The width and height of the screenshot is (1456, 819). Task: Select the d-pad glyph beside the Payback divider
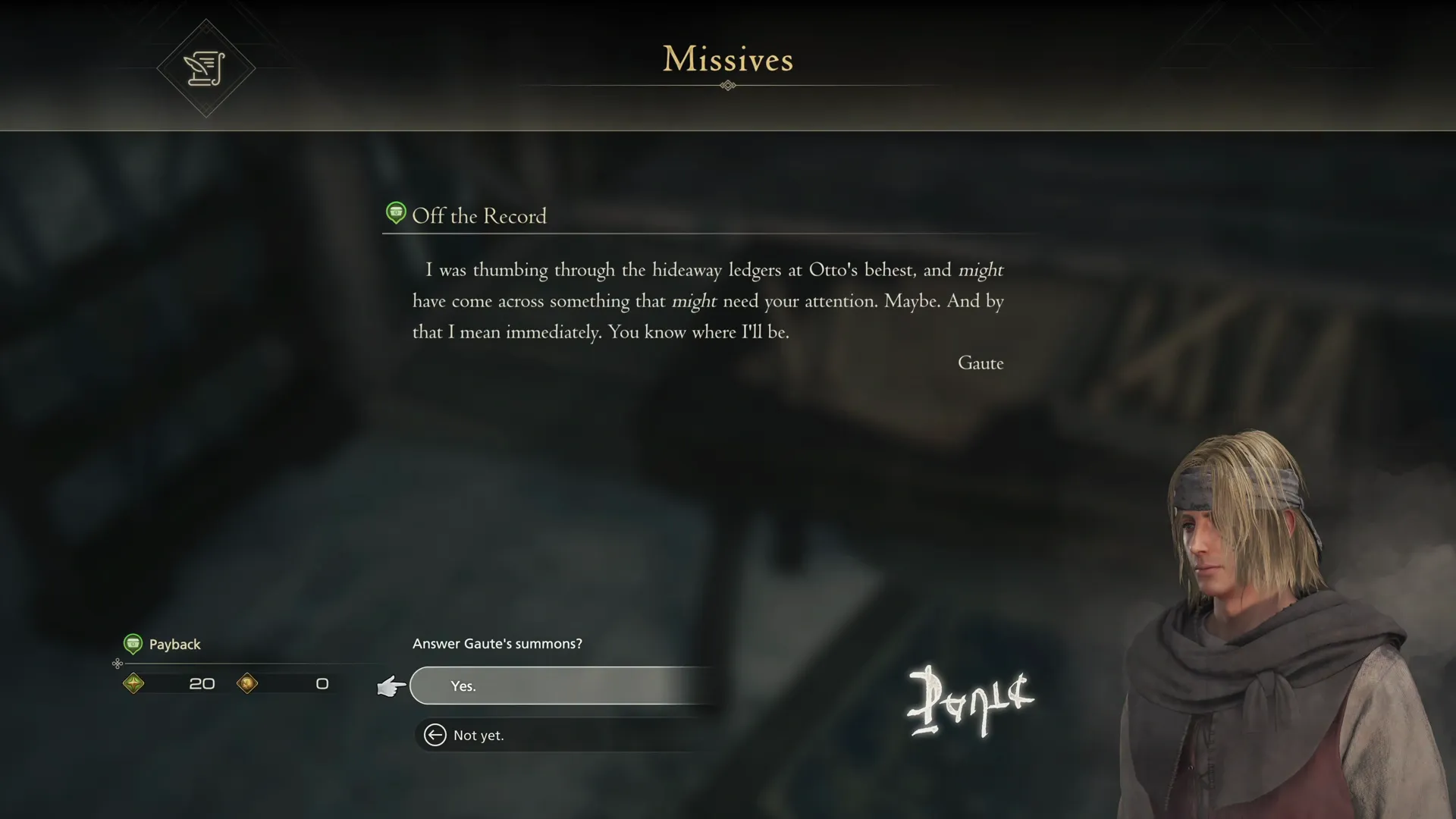coord(118,664)
